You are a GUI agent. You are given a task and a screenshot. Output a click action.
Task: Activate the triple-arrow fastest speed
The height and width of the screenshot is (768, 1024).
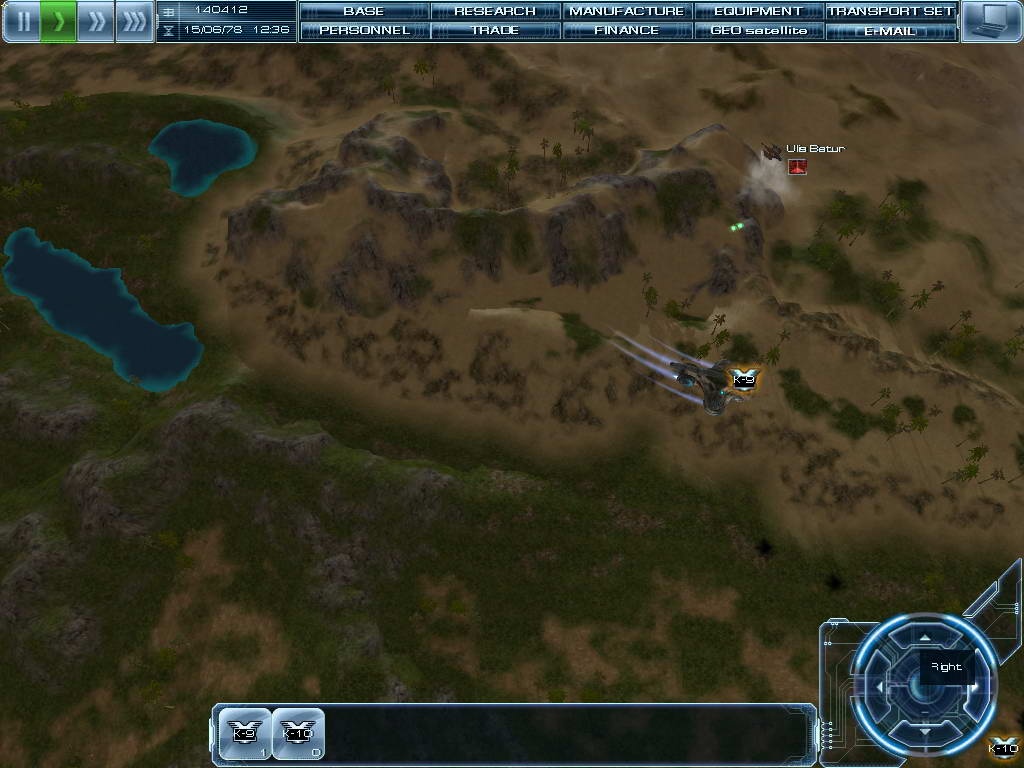[x=134, y=21]
